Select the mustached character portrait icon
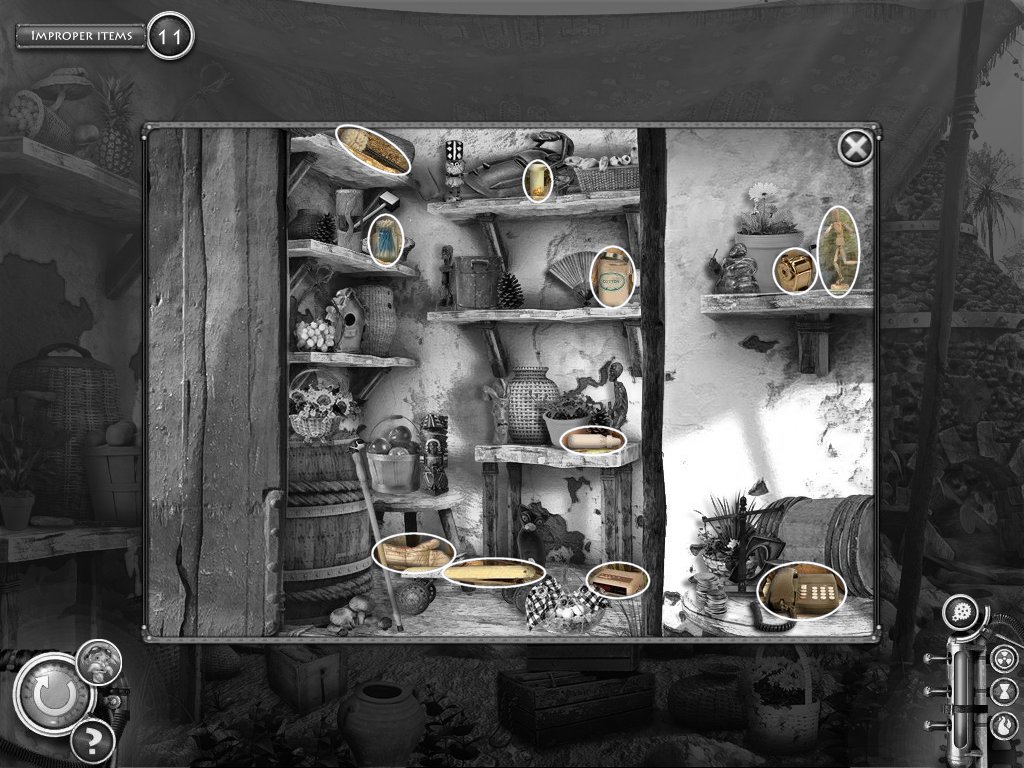 pos(99,661)
